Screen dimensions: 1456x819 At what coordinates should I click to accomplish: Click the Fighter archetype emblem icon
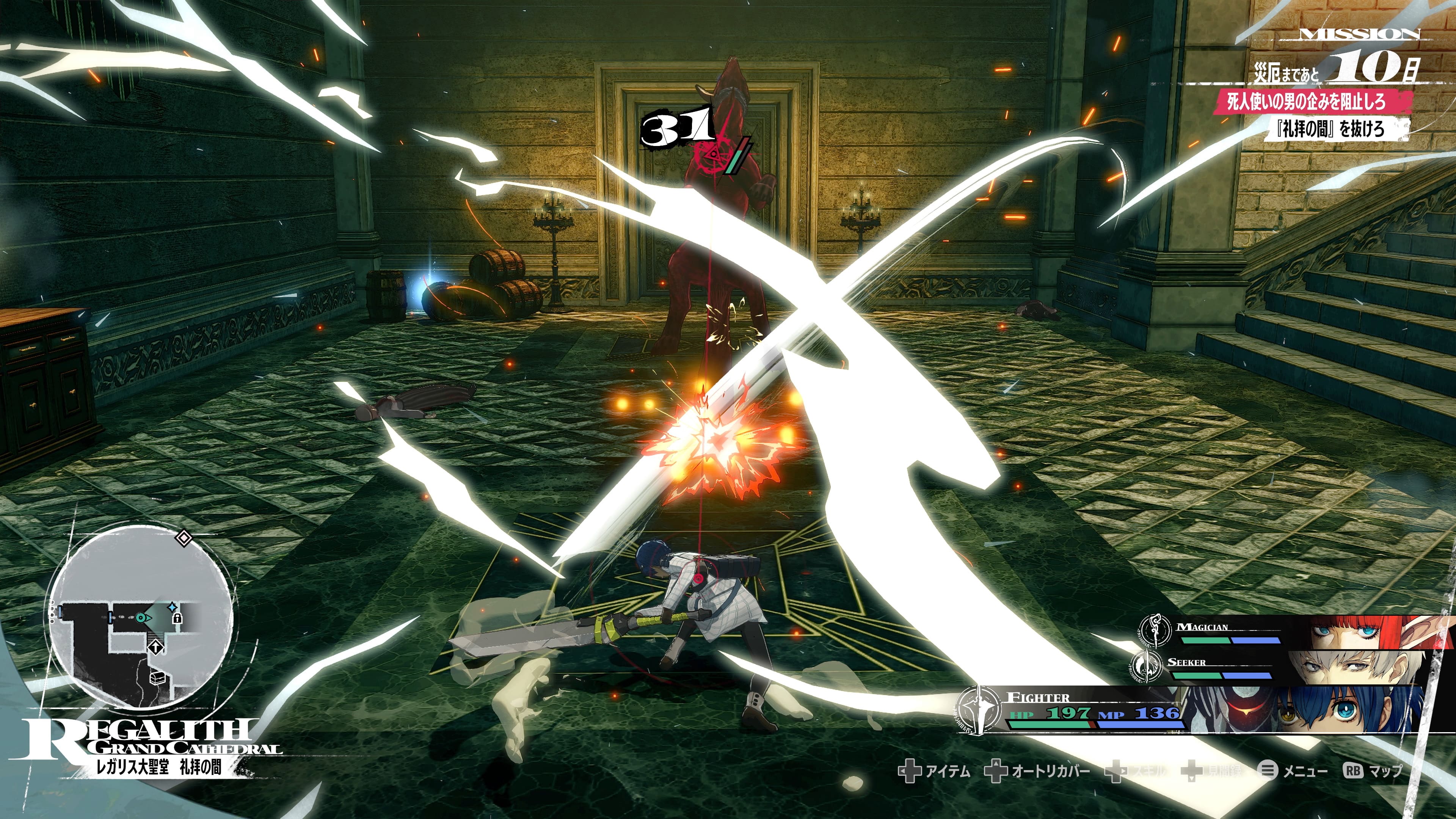pyautogui.click(x=979, y=710)
